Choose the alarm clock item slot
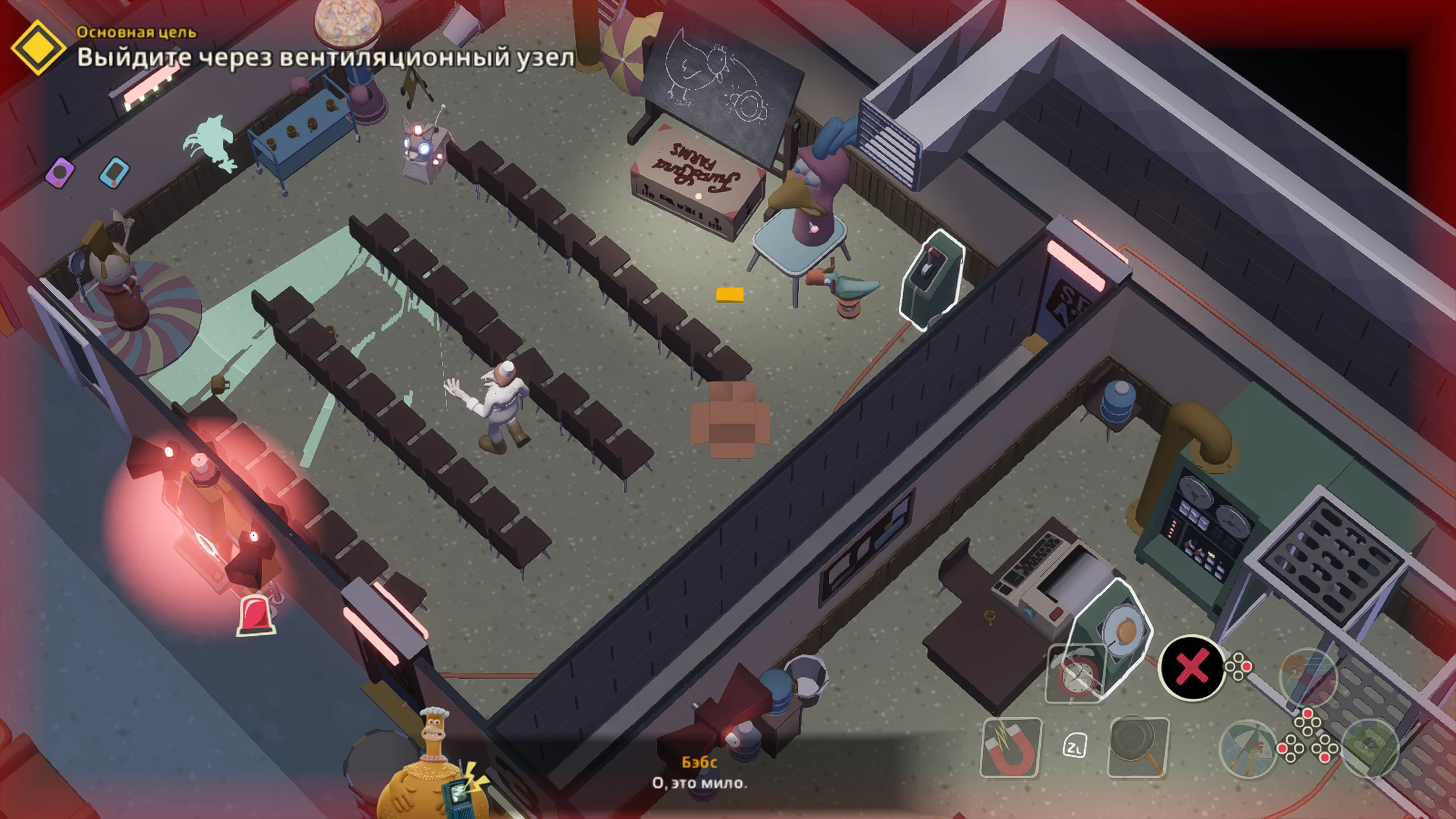 pos(1076,673)
